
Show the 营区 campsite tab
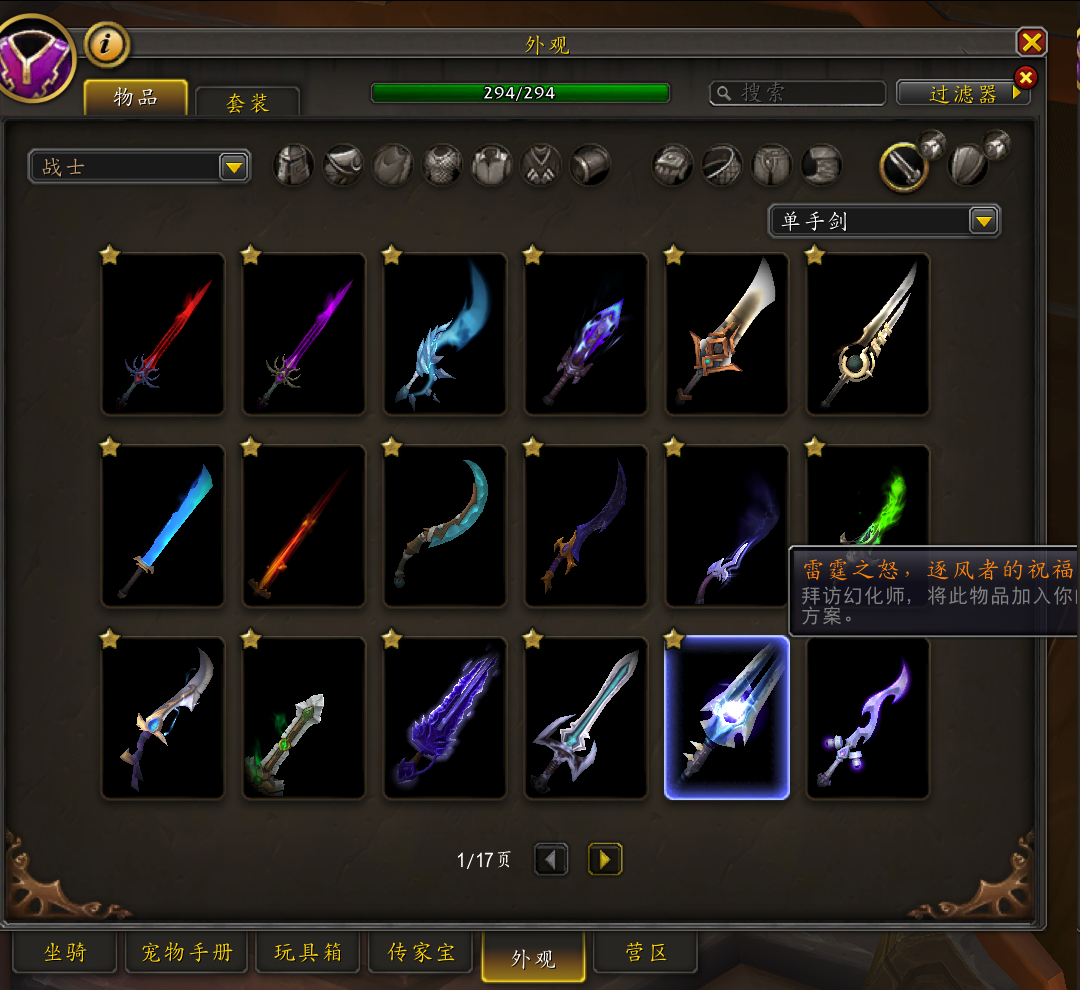pos(646,954)
